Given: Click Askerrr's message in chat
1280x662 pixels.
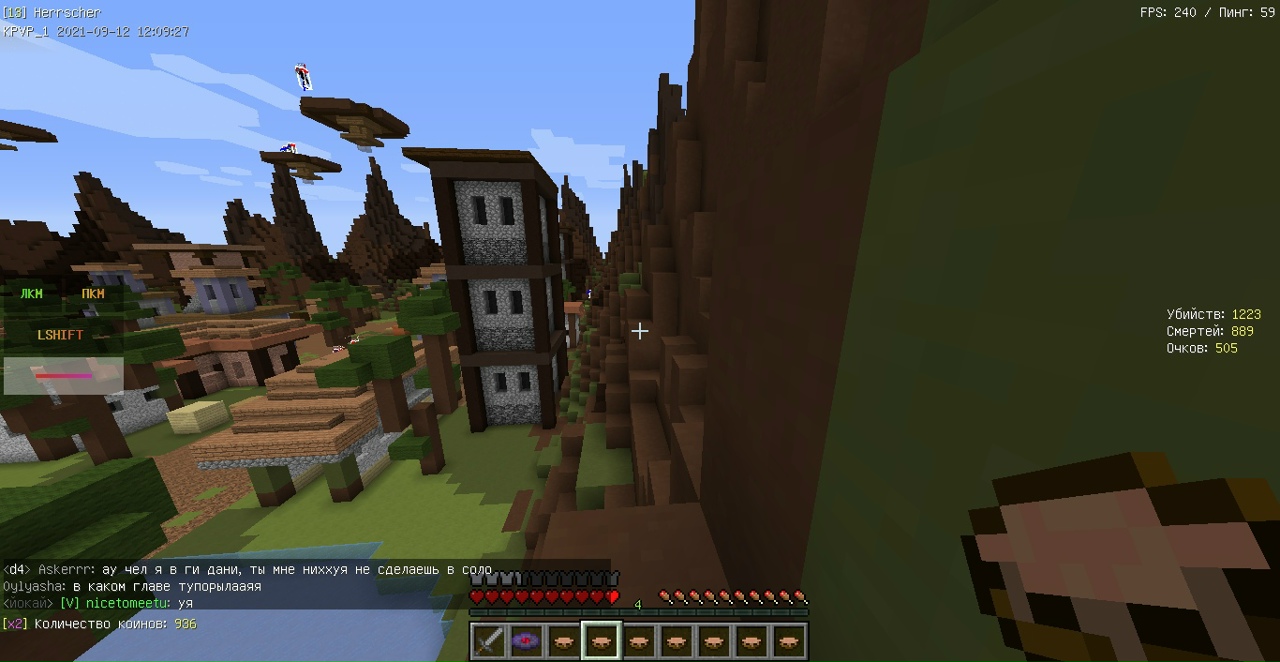Looking at the screenshot, I should pos(296,569).
